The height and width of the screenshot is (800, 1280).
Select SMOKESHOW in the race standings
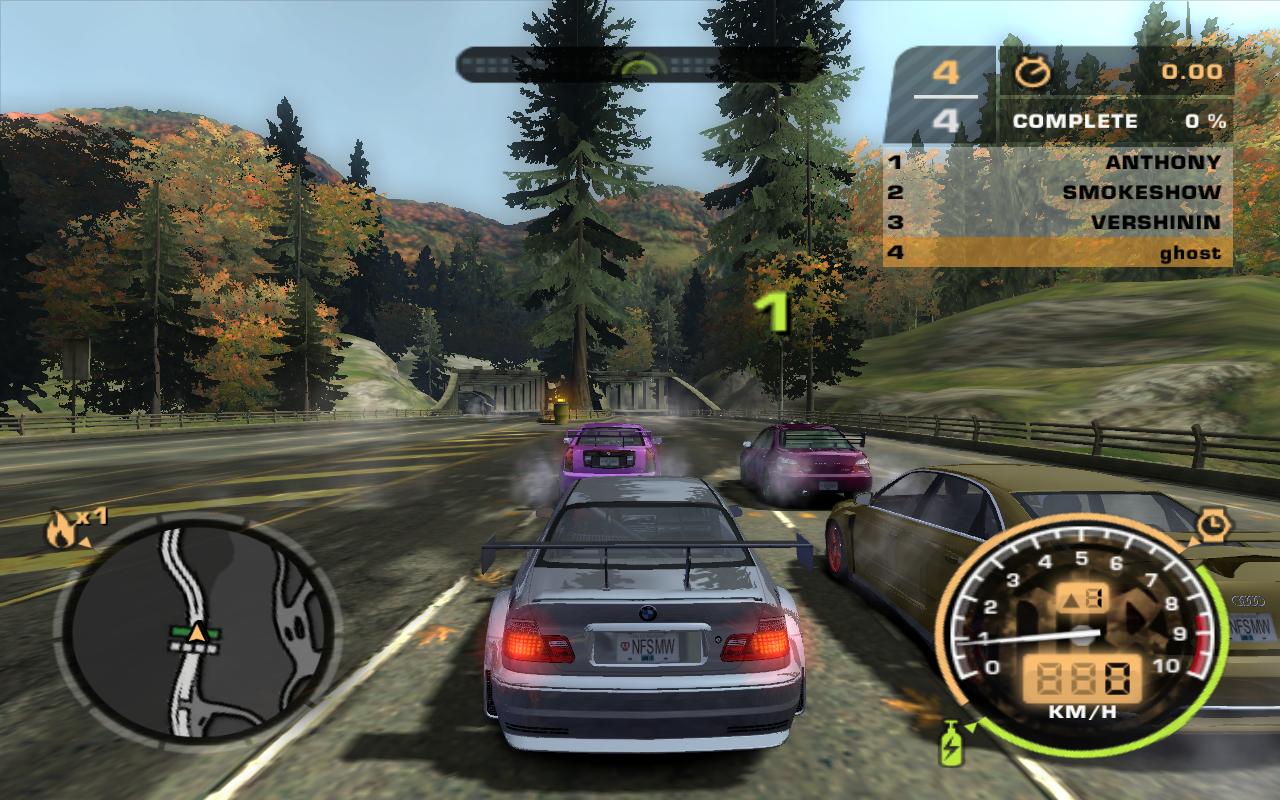(x=1057, y=192)
